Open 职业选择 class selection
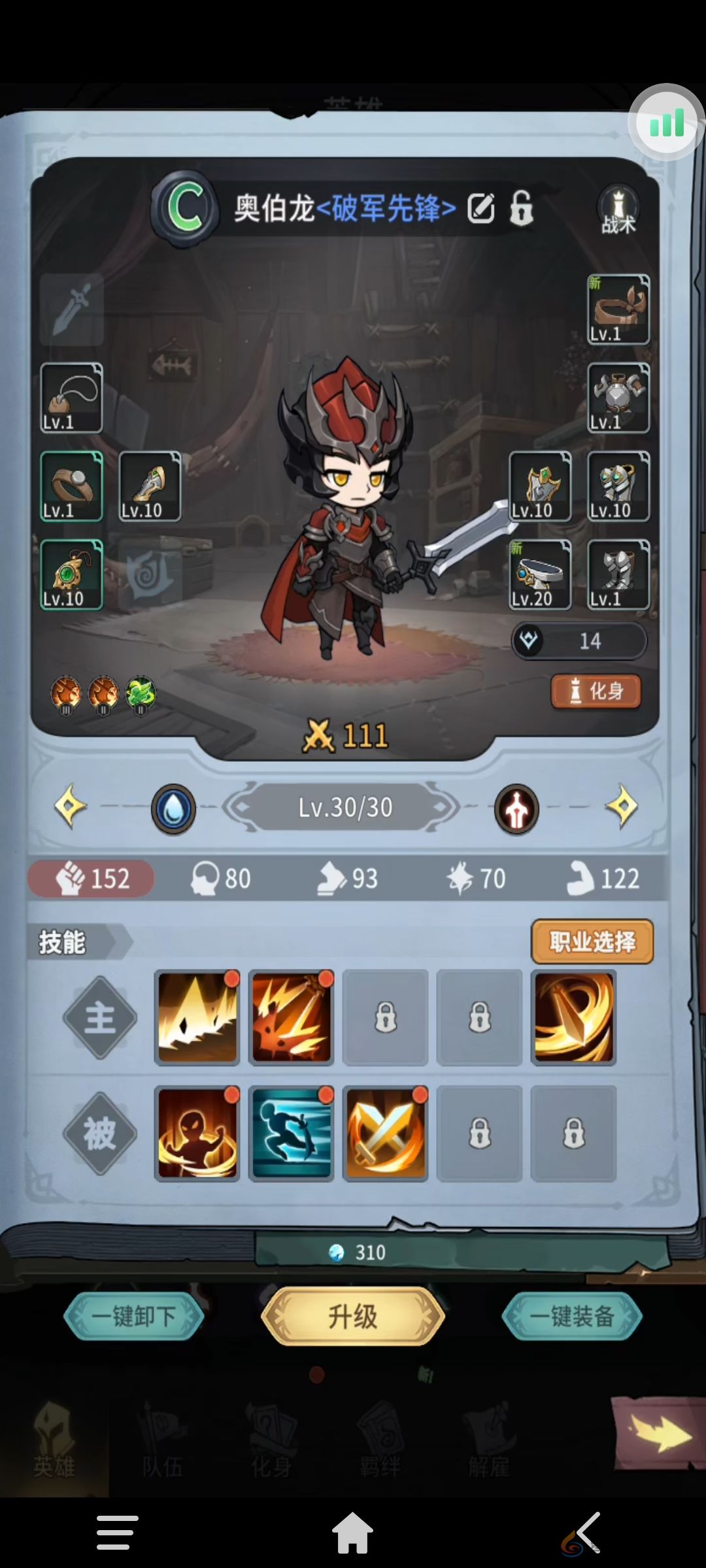This screenshot has width=706, height=1568. [592, 941]
